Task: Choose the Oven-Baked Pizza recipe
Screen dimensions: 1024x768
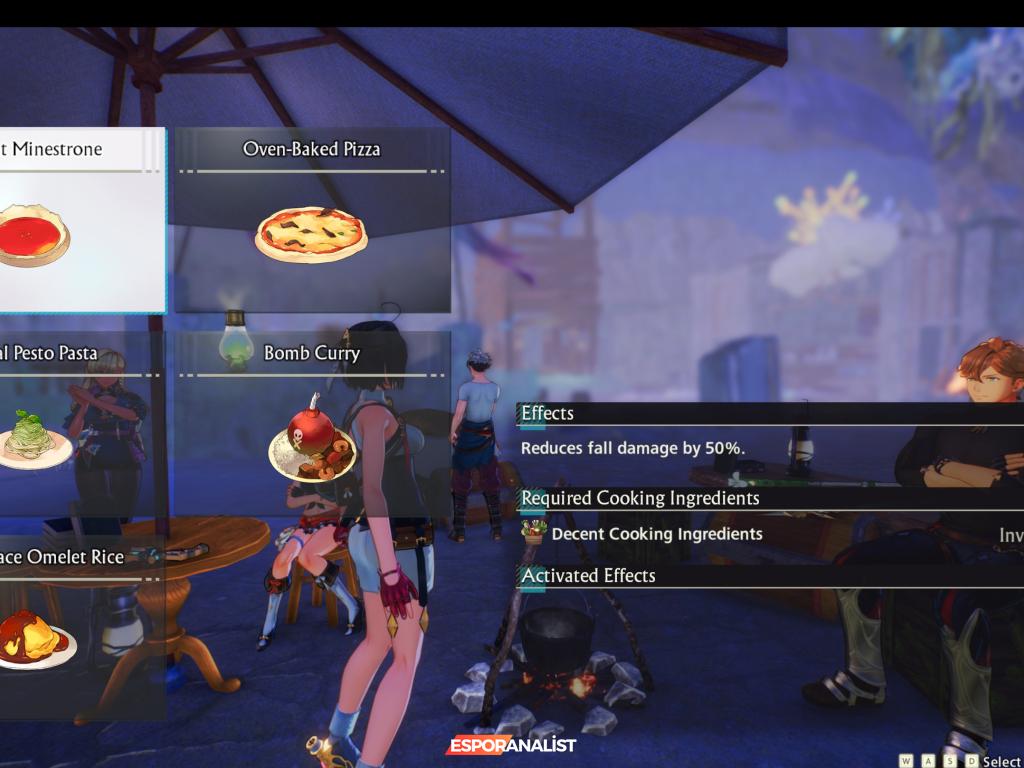Action: 311,220
